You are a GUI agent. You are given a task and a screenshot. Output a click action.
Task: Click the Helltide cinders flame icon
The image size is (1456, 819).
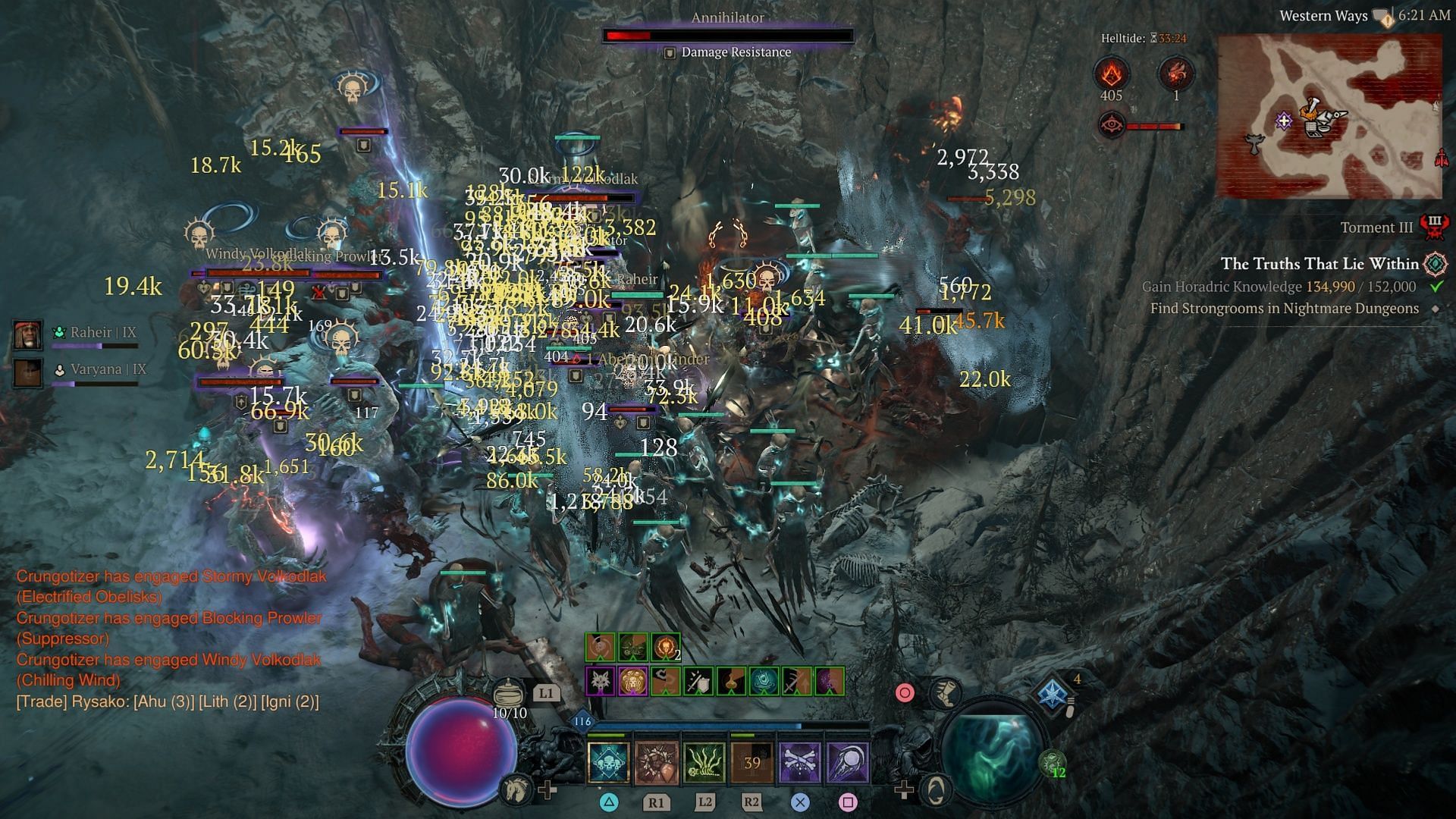click(1111, 74)
